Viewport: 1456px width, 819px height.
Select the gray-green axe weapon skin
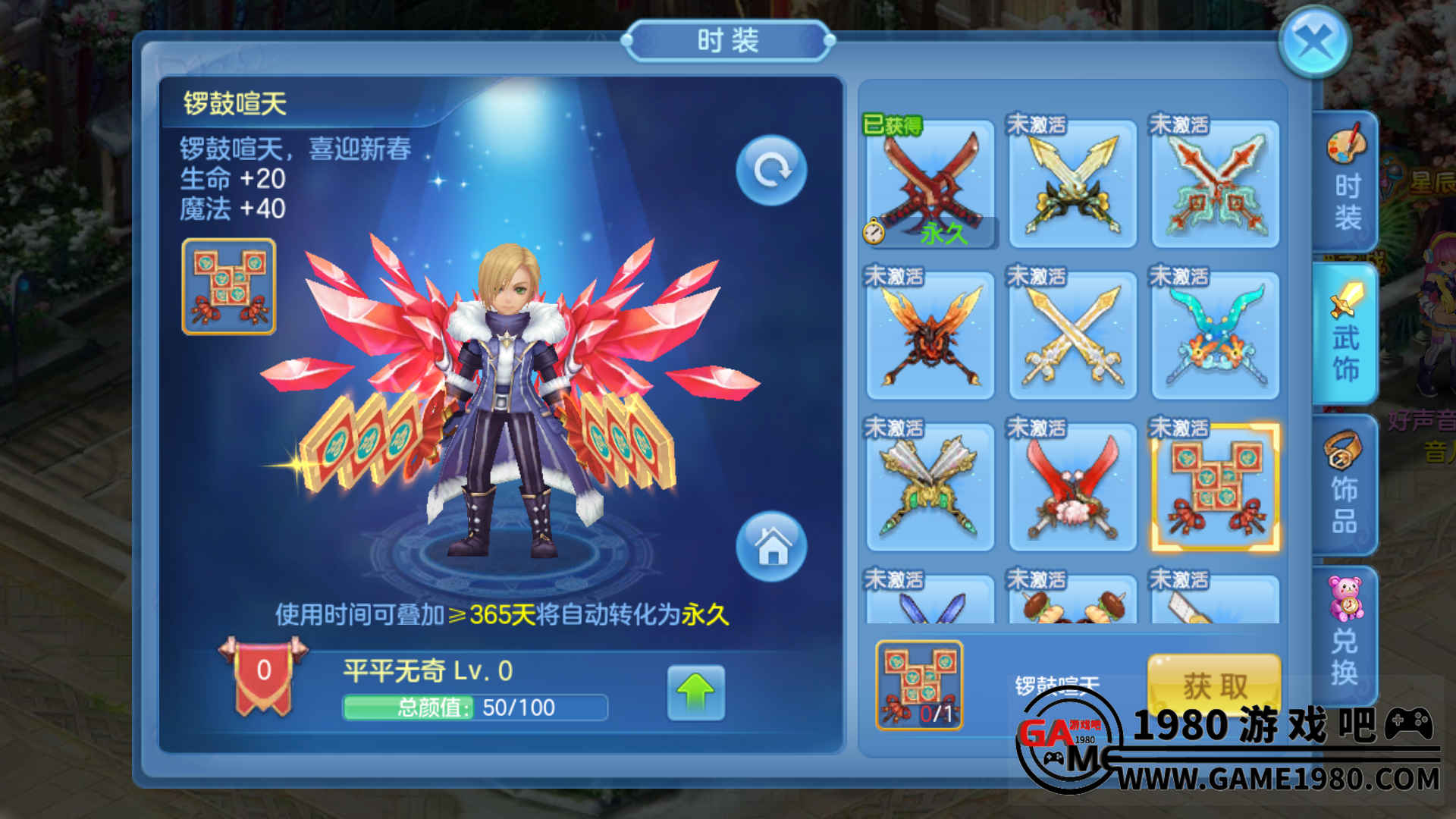930,487
